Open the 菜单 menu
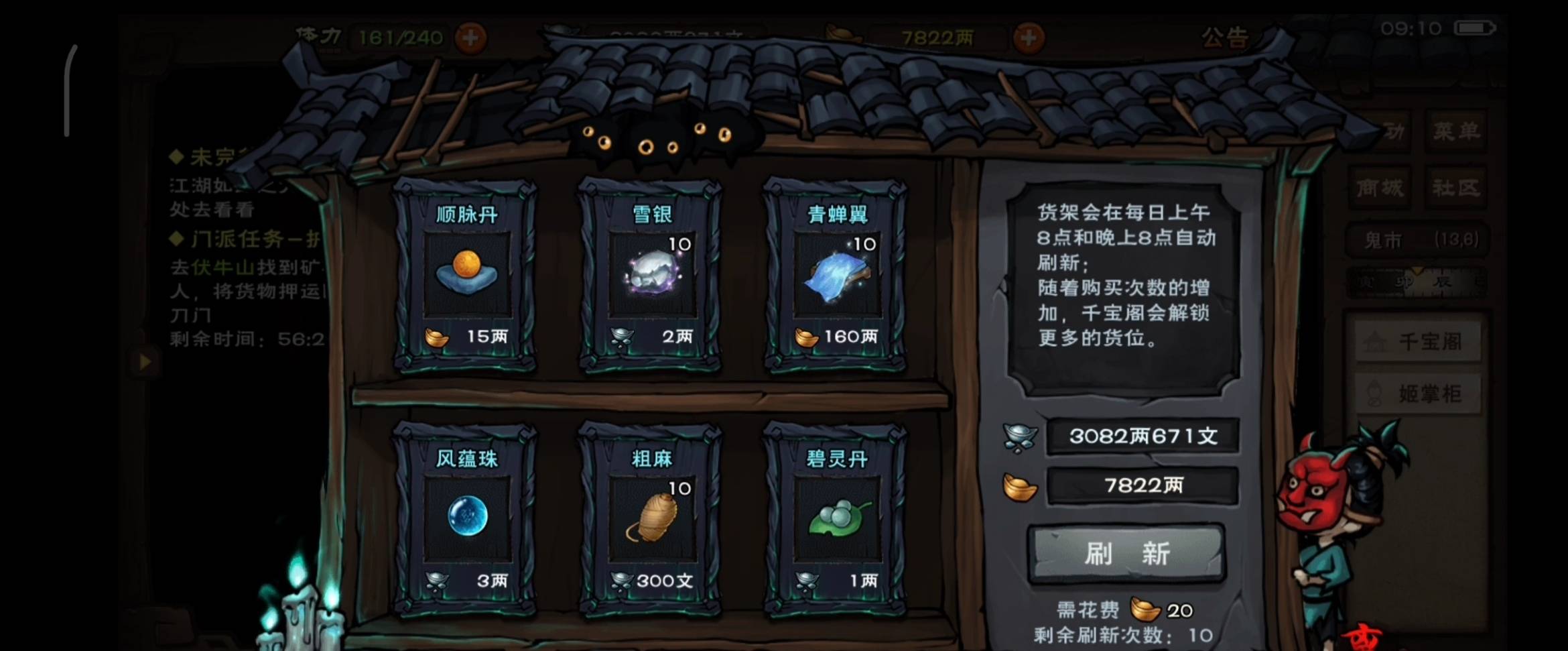1568x651 pixels. pos(1456,131)
